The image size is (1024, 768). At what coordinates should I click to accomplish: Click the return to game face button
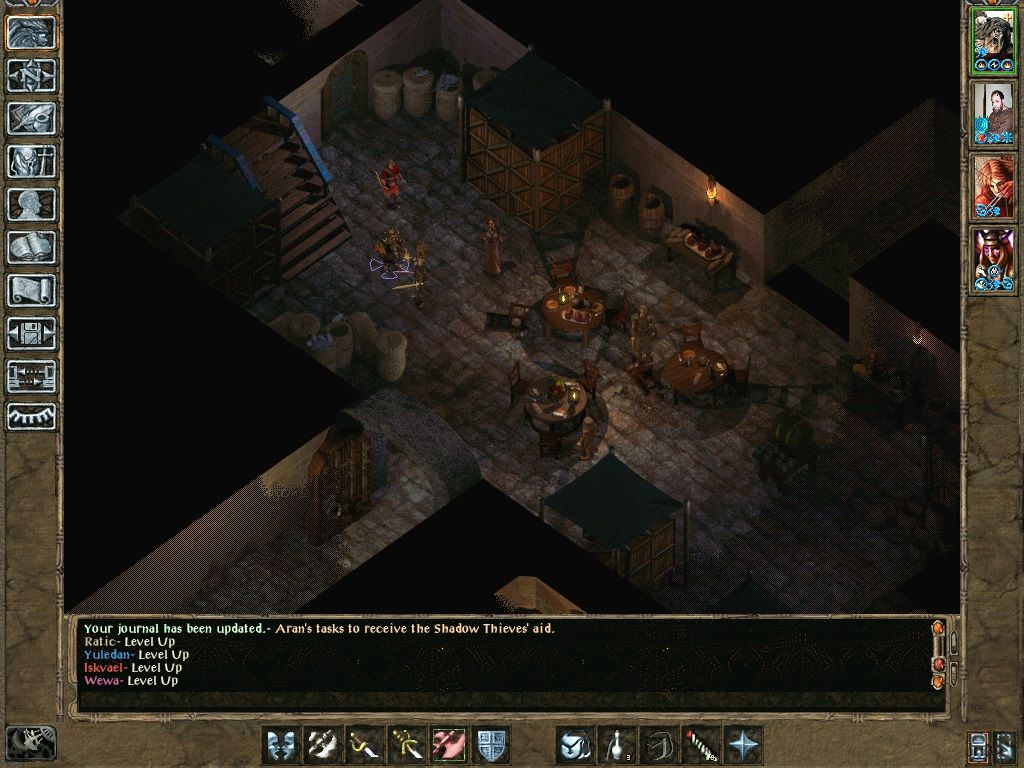[32, 32]
